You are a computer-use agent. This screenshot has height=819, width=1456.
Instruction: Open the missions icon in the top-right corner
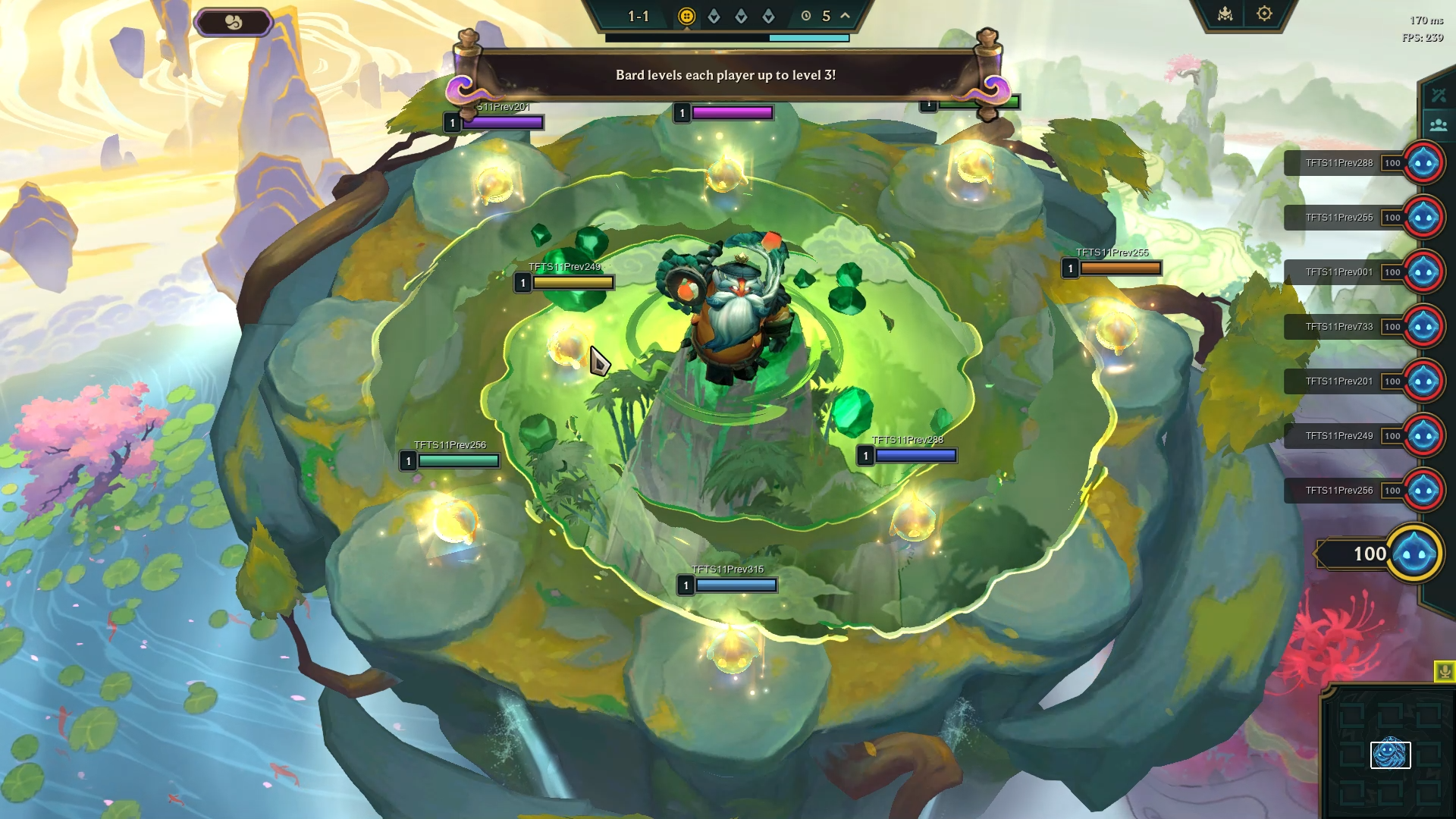[1225, 13]
